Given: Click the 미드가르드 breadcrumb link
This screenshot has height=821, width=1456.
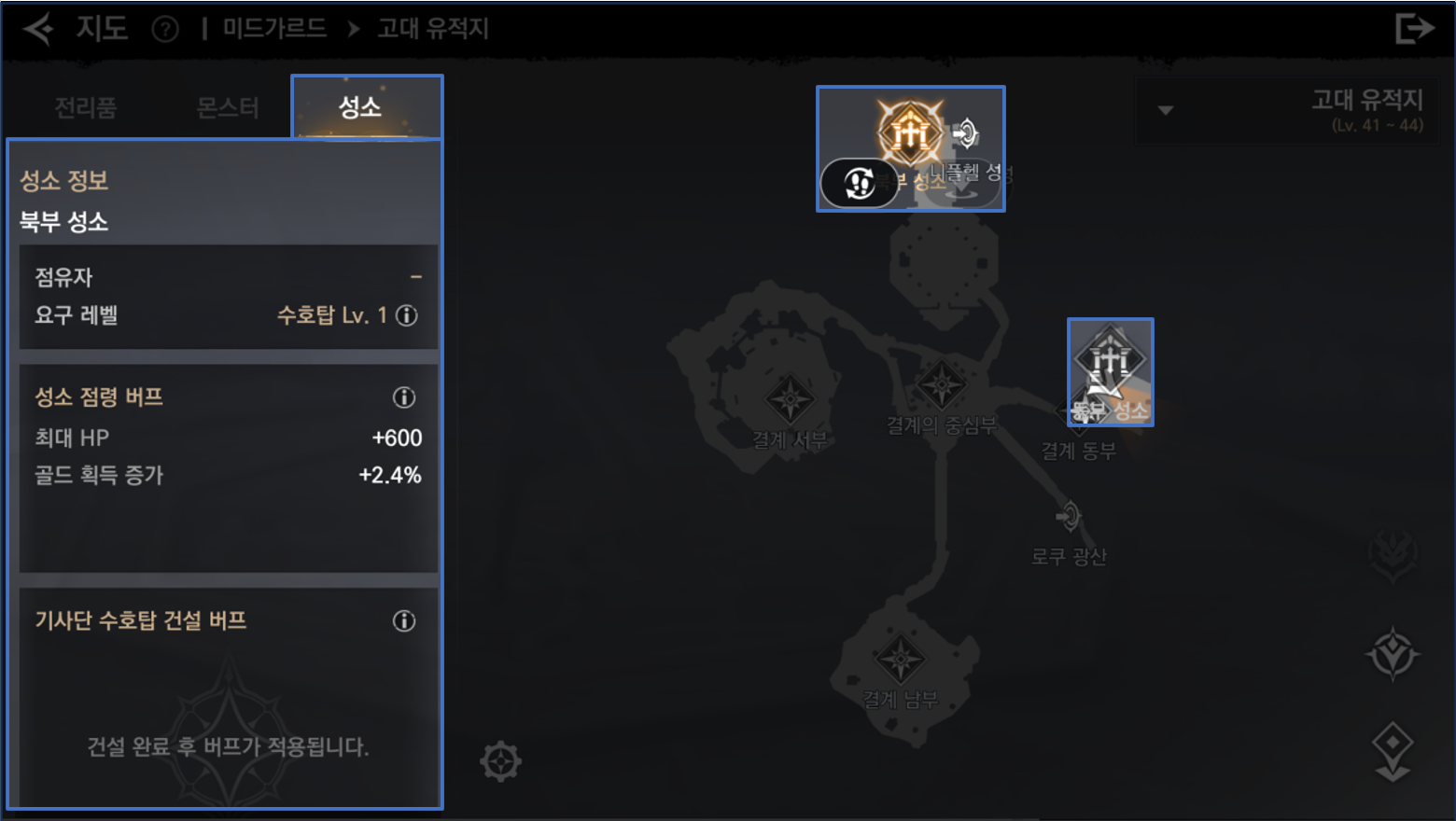Looking at the screenshot, I should click(273, 29).
